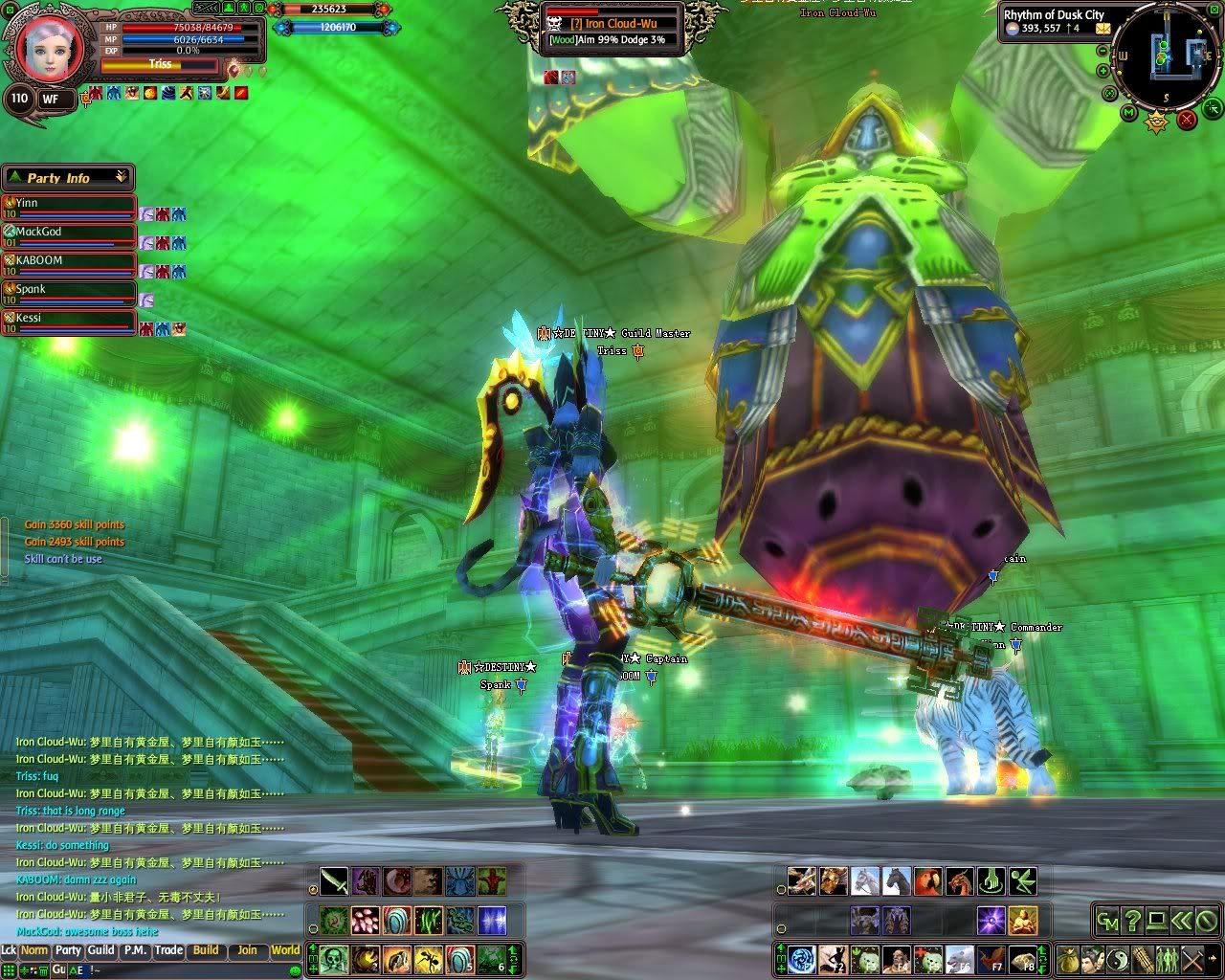Use the green skull skill in slot 1

tap(334, 958)
